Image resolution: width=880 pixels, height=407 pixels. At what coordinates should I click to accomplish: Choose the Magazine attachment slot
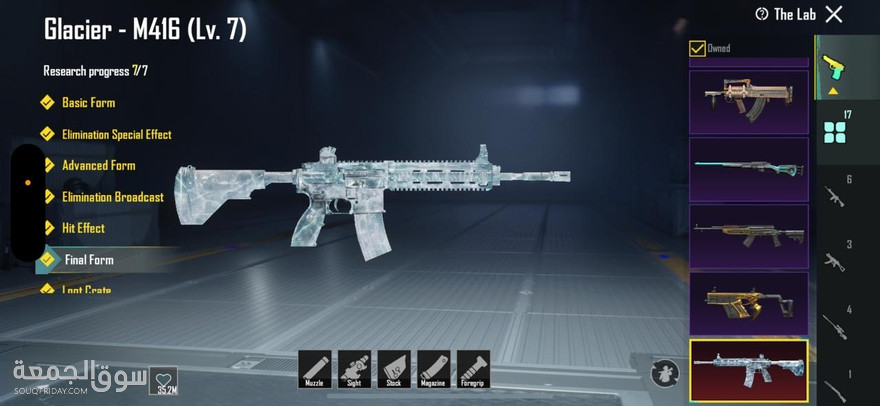(434, 369)
